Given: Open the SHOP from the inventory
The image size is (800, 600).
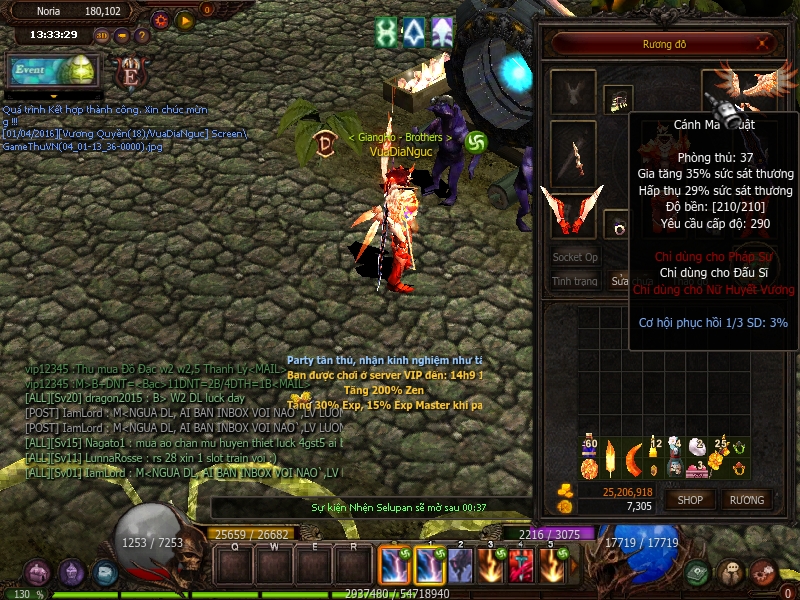Looking at the screenshot, I should point(690,499).
